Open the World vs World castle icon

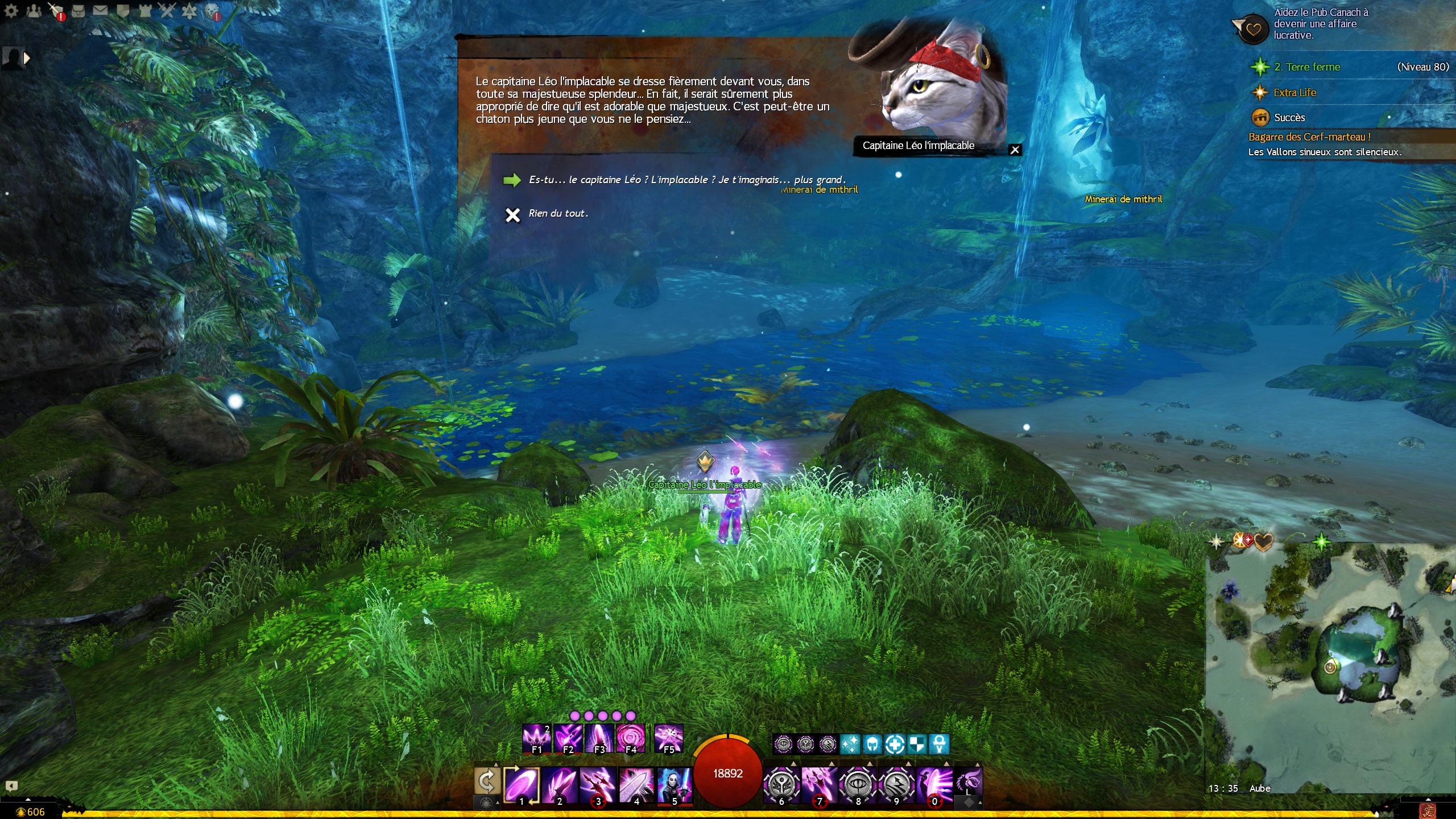click(145, 10)
